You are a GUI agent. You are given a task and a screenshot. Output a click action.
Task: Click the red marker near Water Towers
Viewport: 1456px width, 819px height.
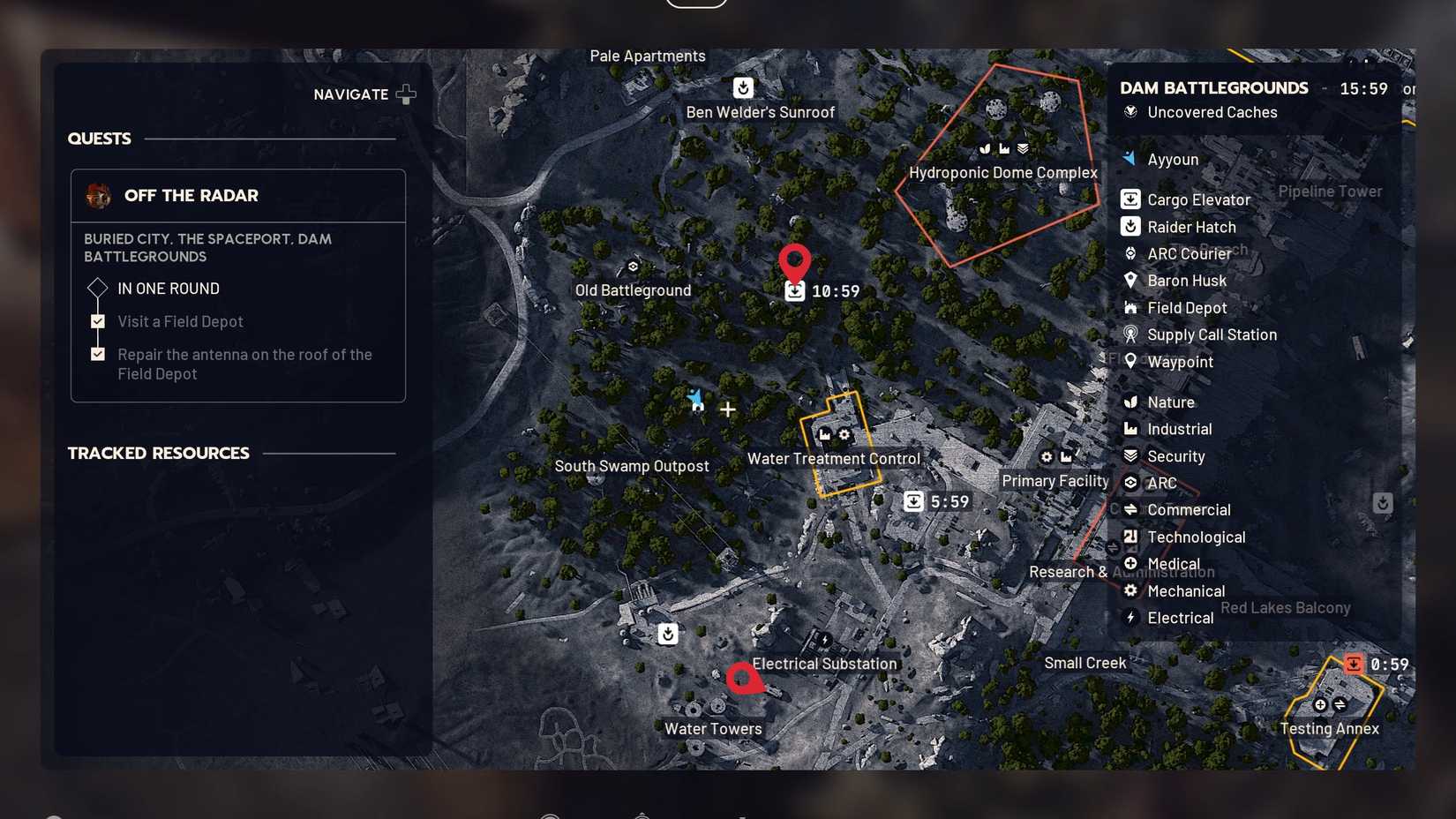click(x=744, y=678)
